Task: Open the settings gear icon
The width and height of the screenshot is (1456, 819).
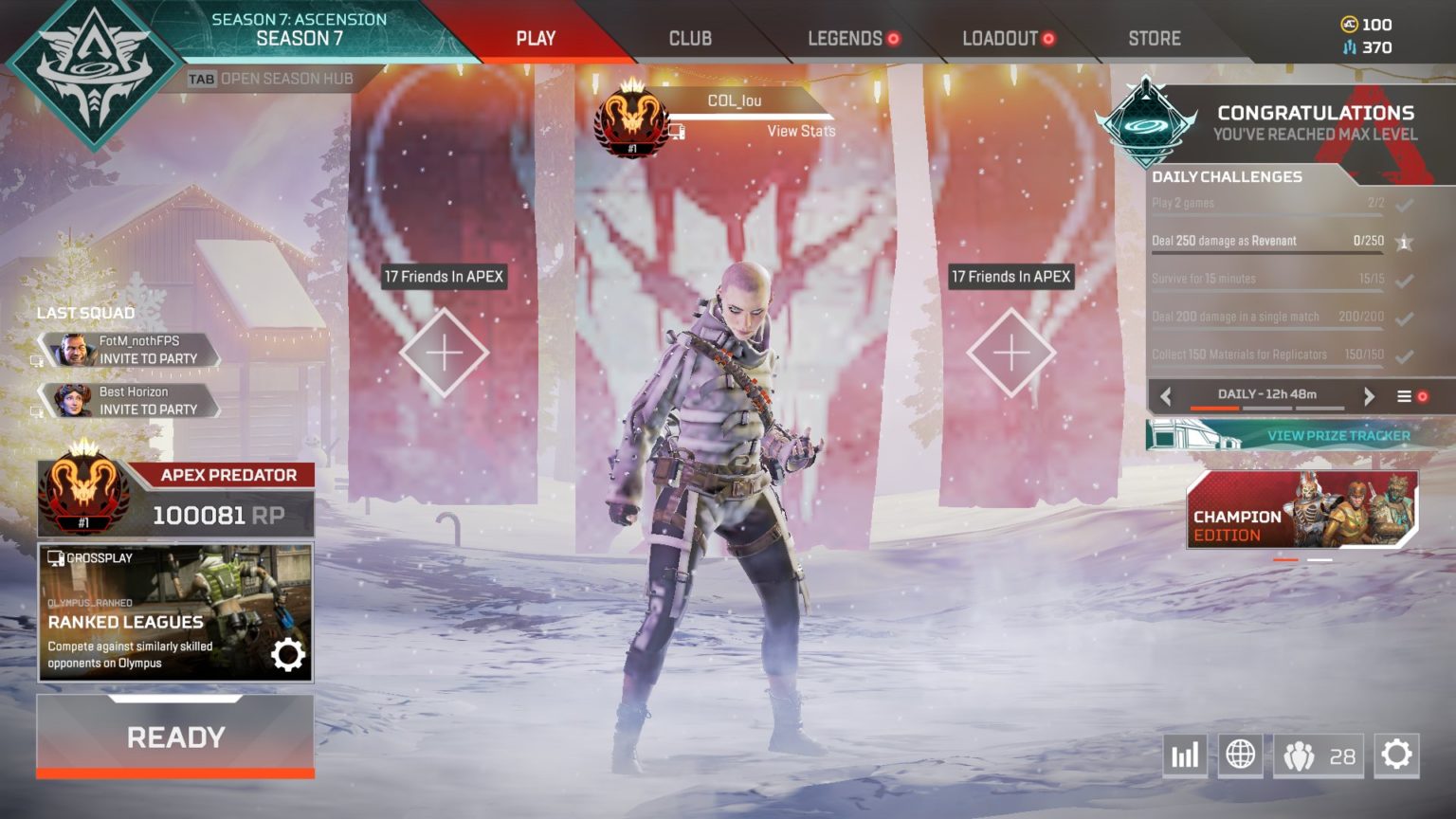Action: tap(1395, 754)
